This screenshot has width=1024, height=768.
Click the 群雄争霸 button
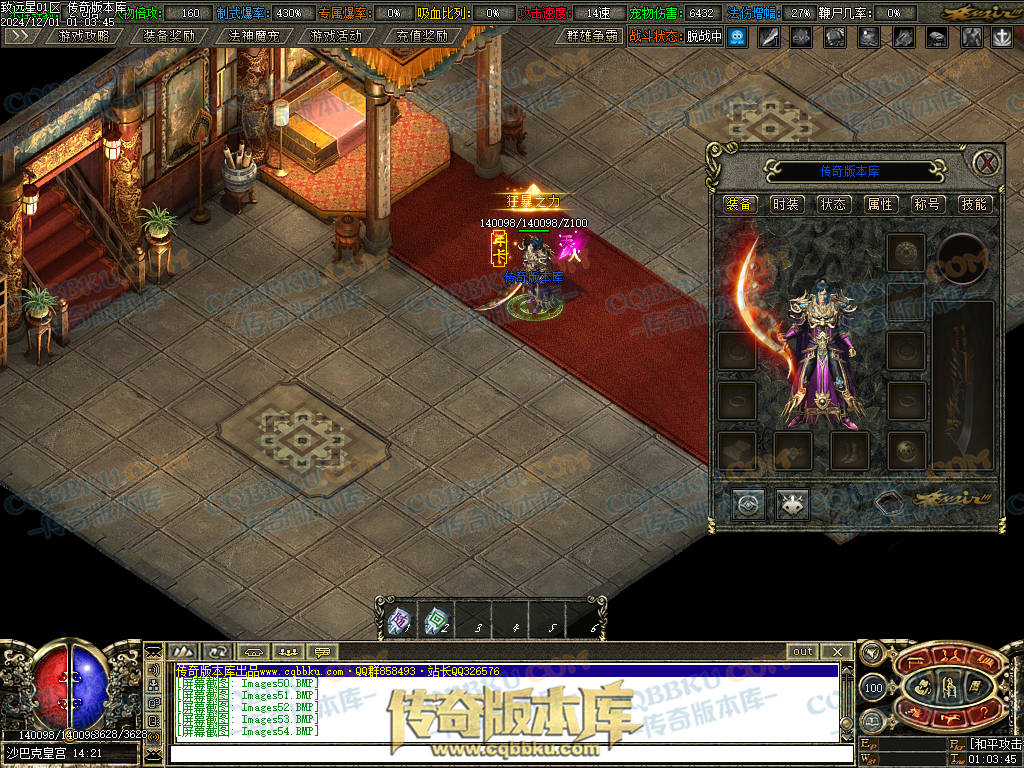(x=592, y=36)
